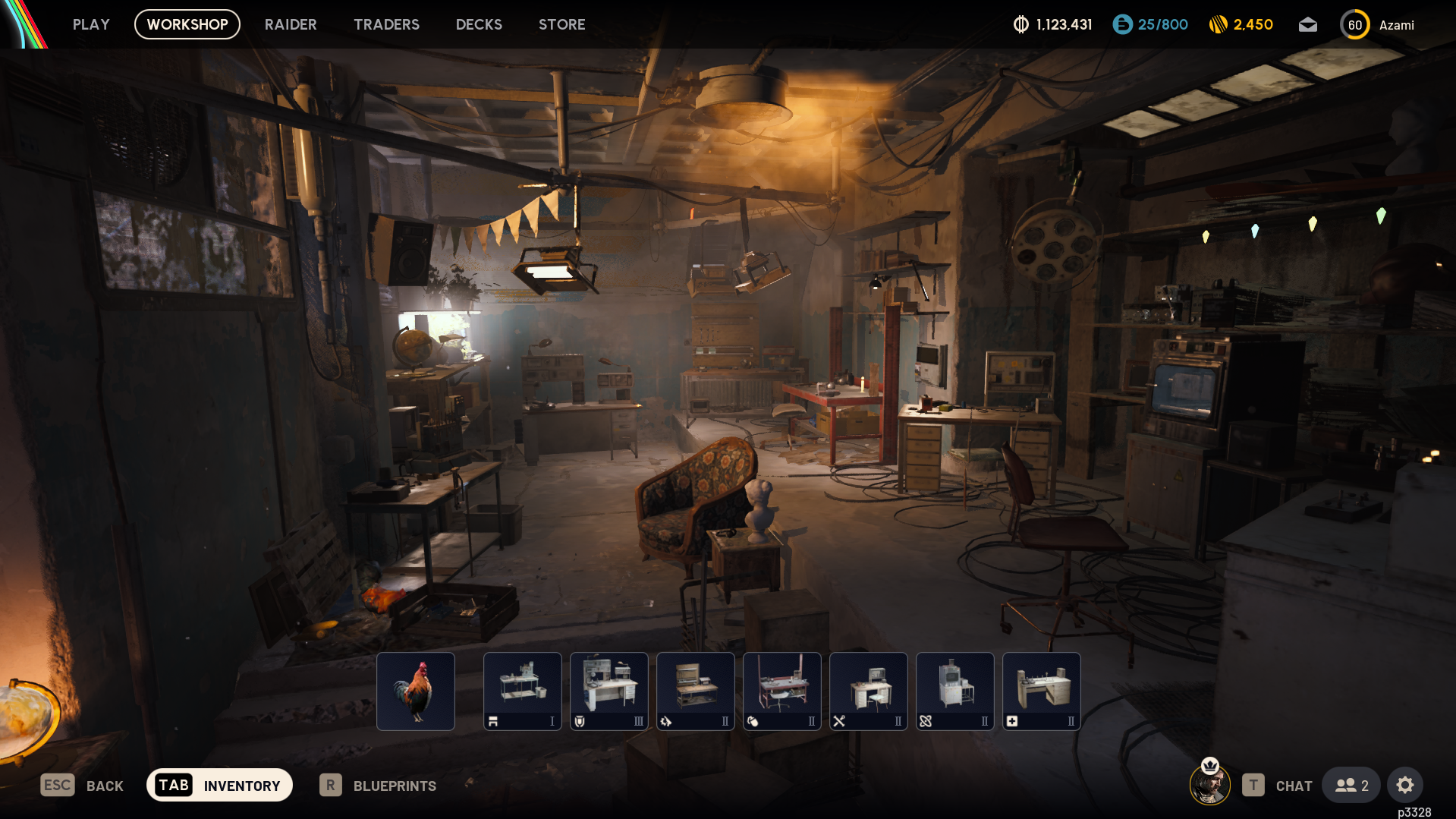Select the Explosives station tile
The image size is (1456, 819).
click(x=782, y=691)
